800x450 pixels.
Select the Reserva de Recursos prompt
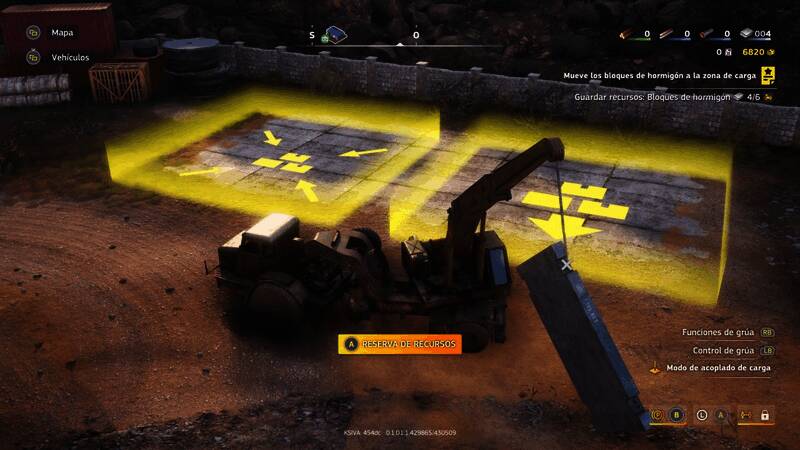[400, 344]
